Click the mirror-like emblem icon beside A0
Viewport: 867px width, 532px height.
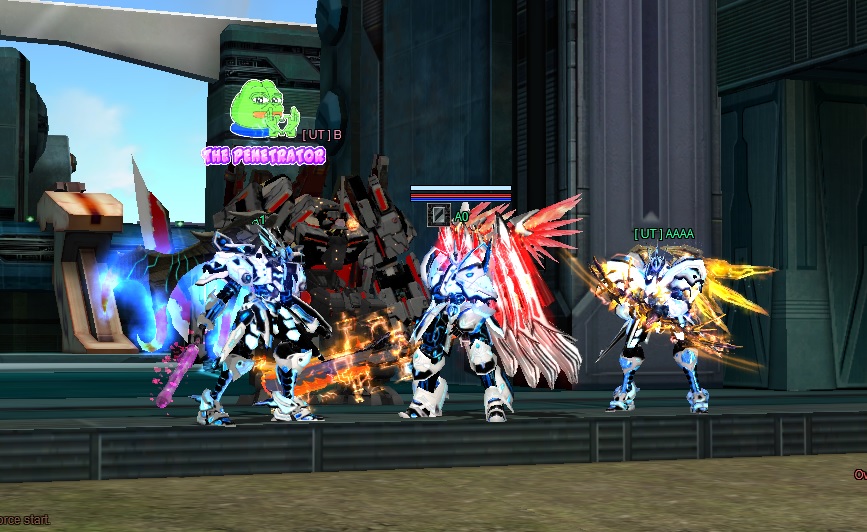(x=437, y=214)
